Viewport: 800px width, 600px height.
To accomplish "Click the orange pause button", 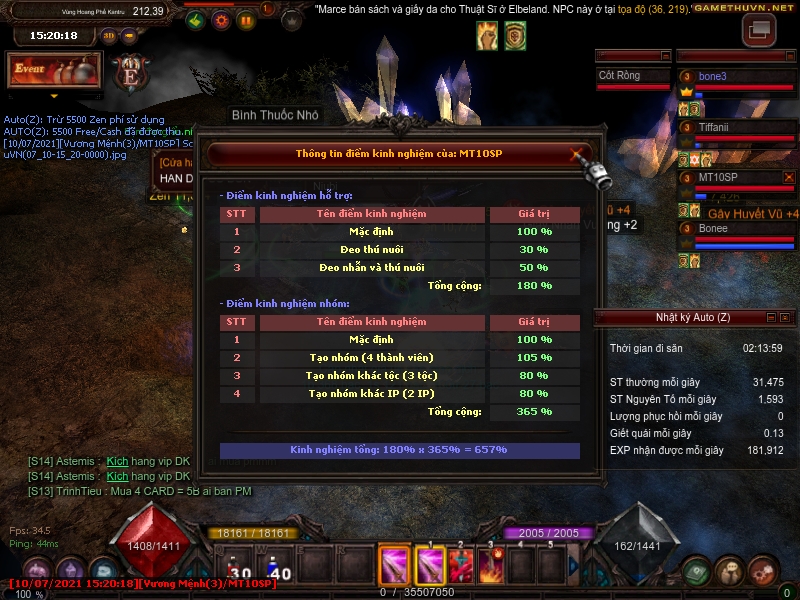I will point(245,20).
